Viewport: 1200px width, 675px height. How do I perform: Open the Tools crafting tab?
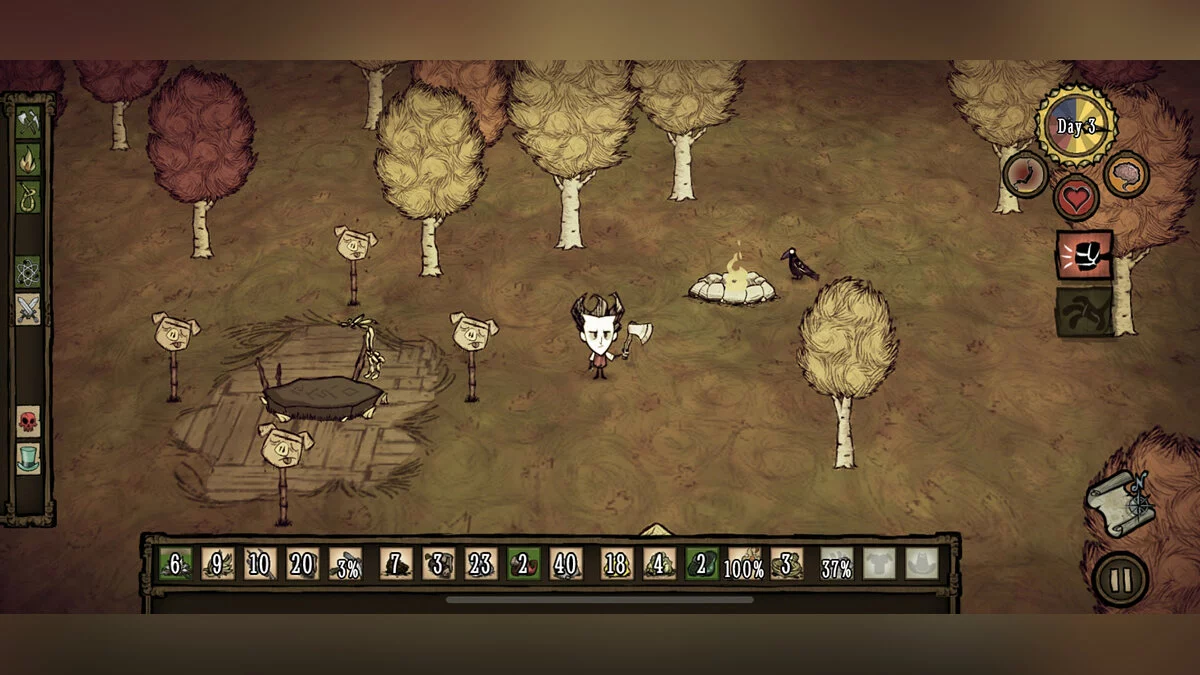click(x=28, y=122)
